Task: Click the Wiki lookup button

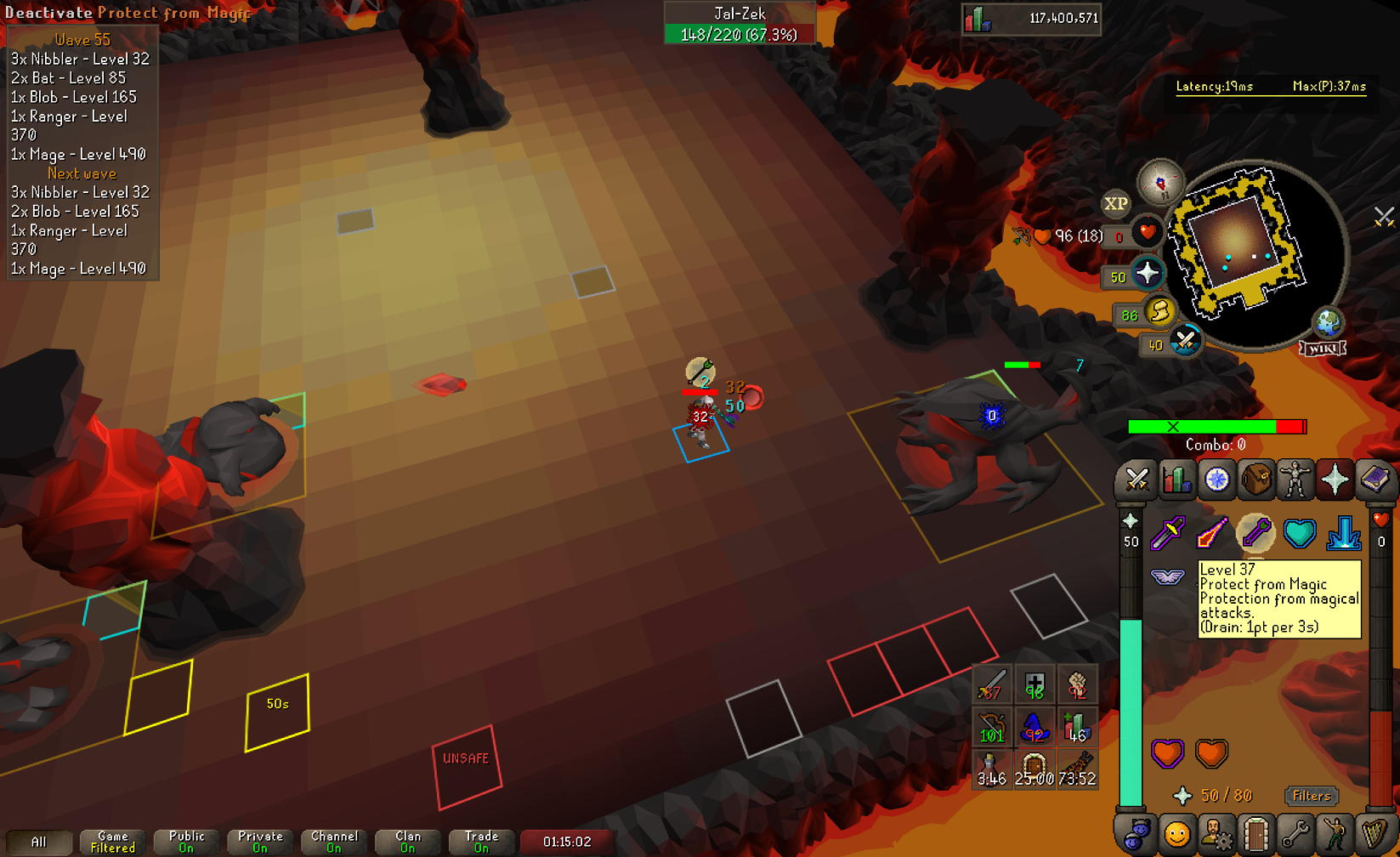Action: point(1322,349)
